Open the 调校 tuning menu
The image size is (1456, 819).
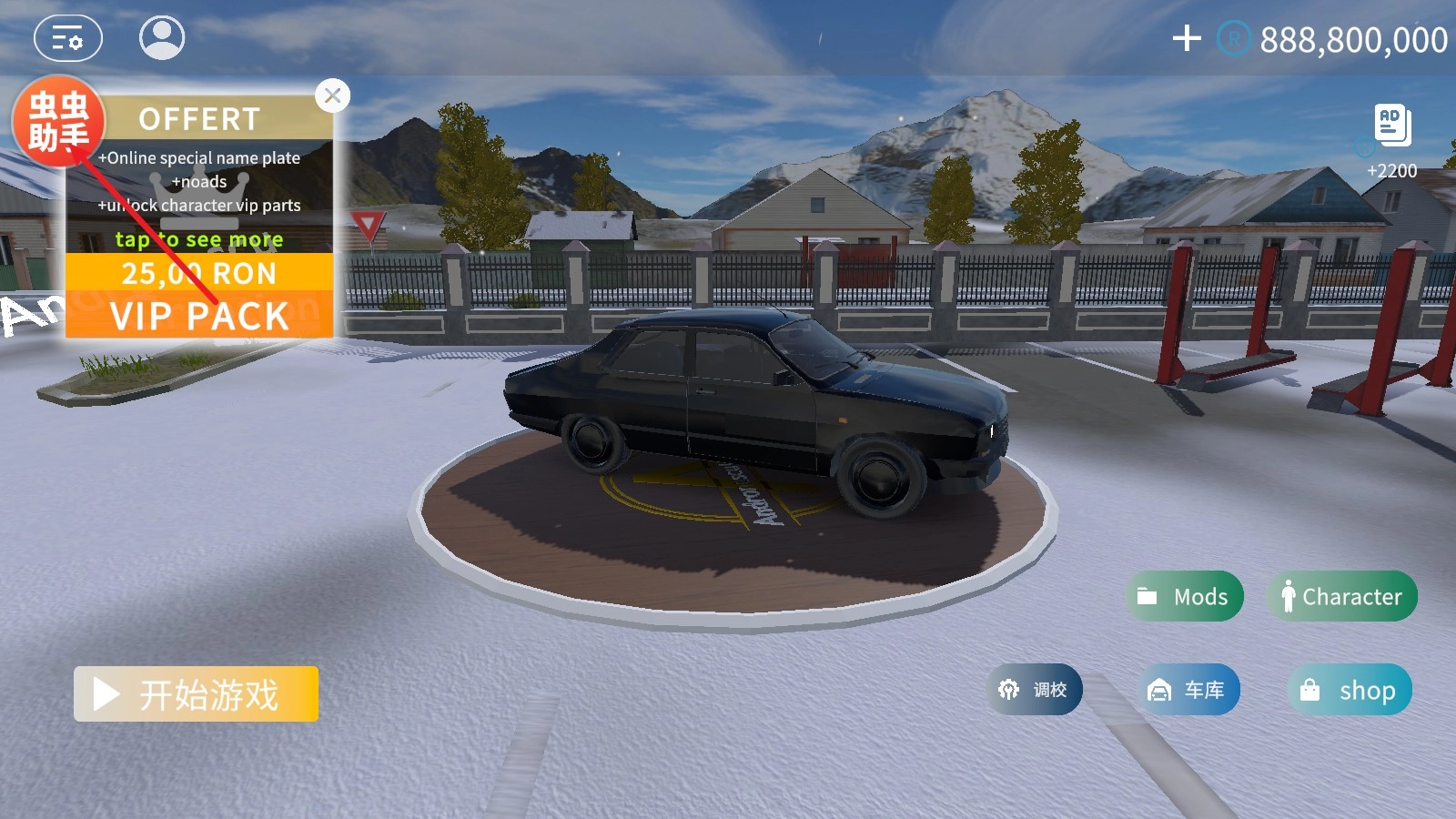(x=1035, y=690)
